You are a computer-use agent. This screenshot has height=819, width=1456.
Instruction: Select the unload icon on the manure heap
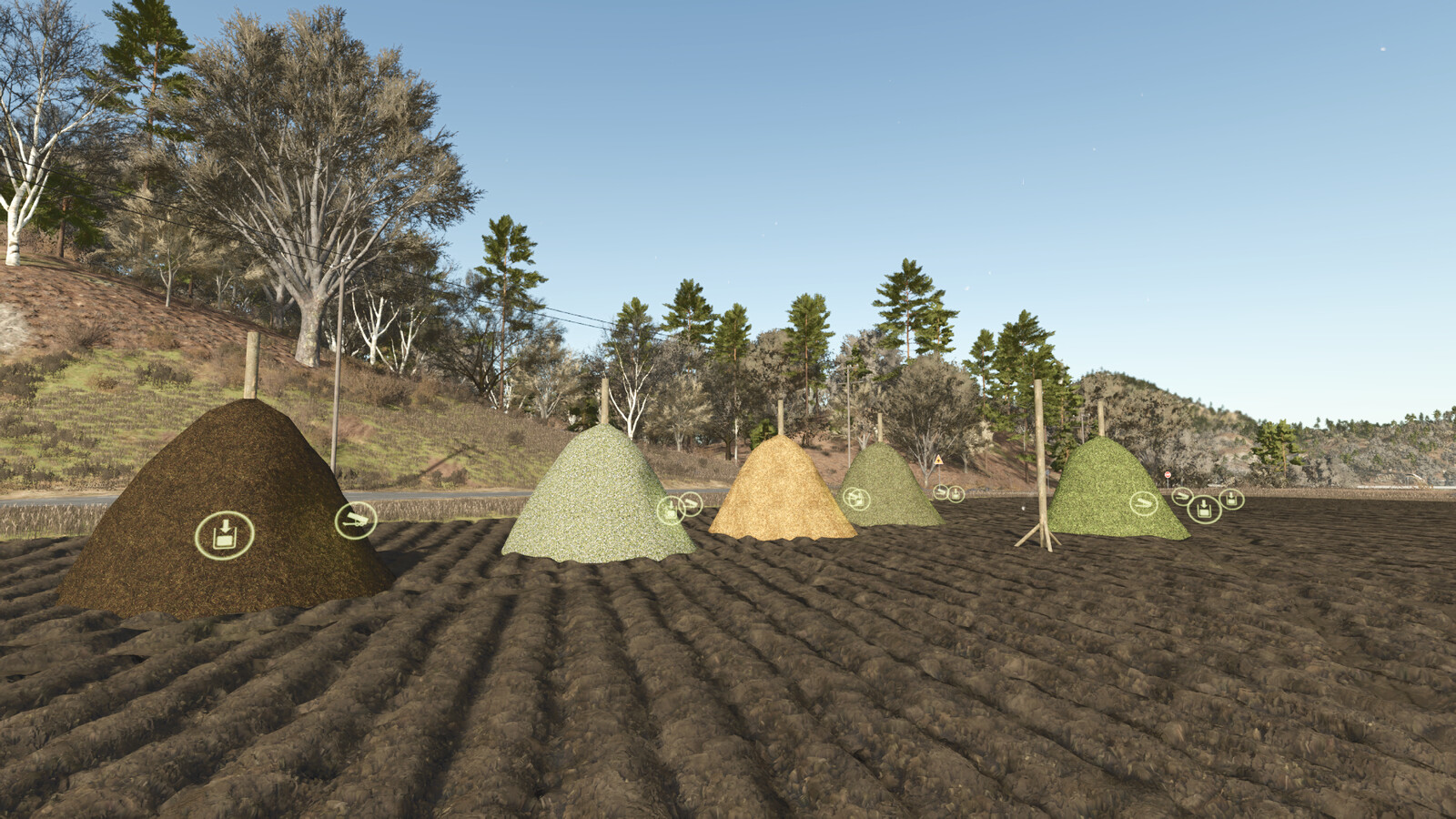click(x=226, y=533)
